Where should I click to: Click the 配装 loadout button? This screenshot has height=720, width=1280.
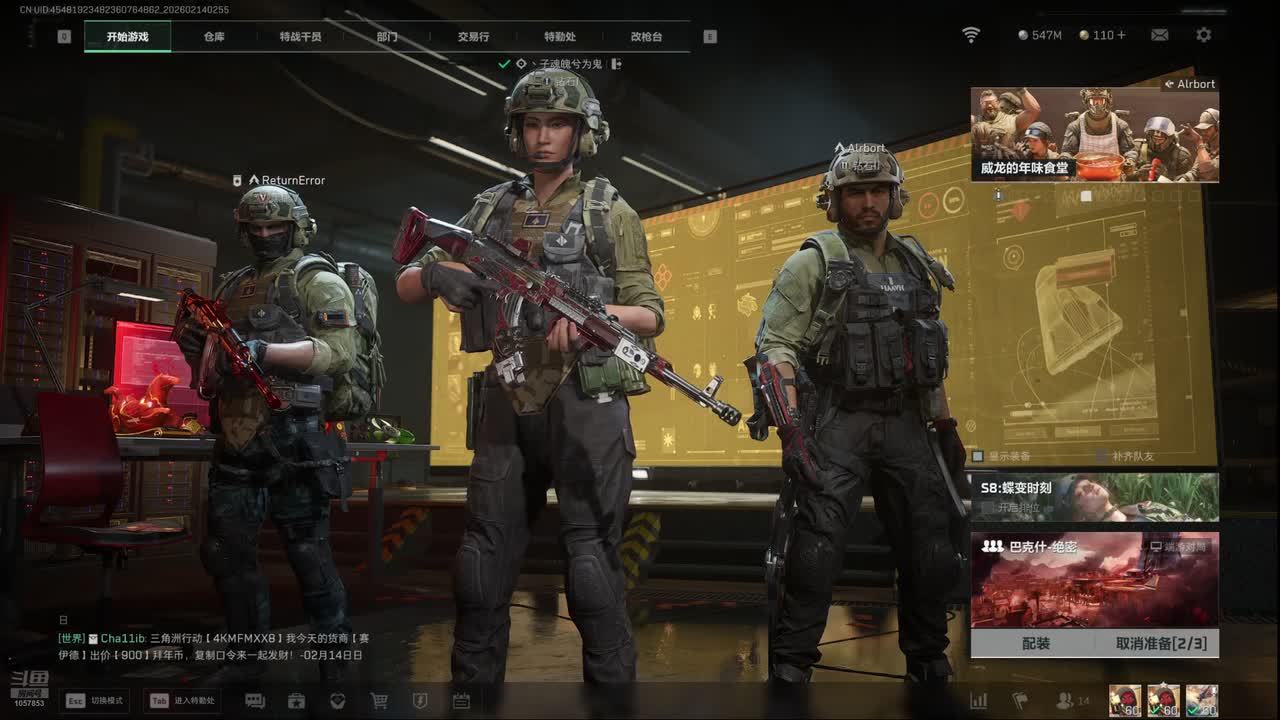tap(1036, 643)
